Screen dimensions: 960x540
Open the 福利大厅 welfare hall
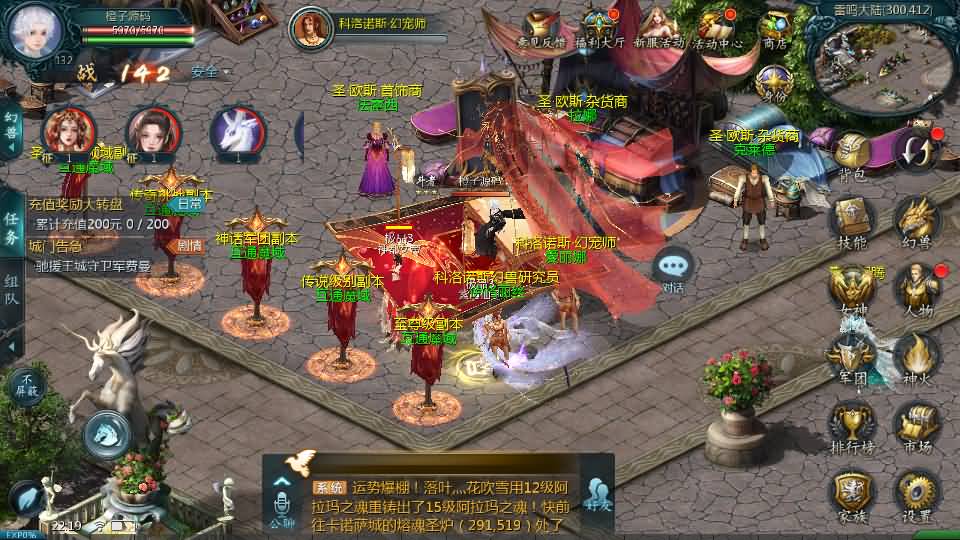click(600, 28)
